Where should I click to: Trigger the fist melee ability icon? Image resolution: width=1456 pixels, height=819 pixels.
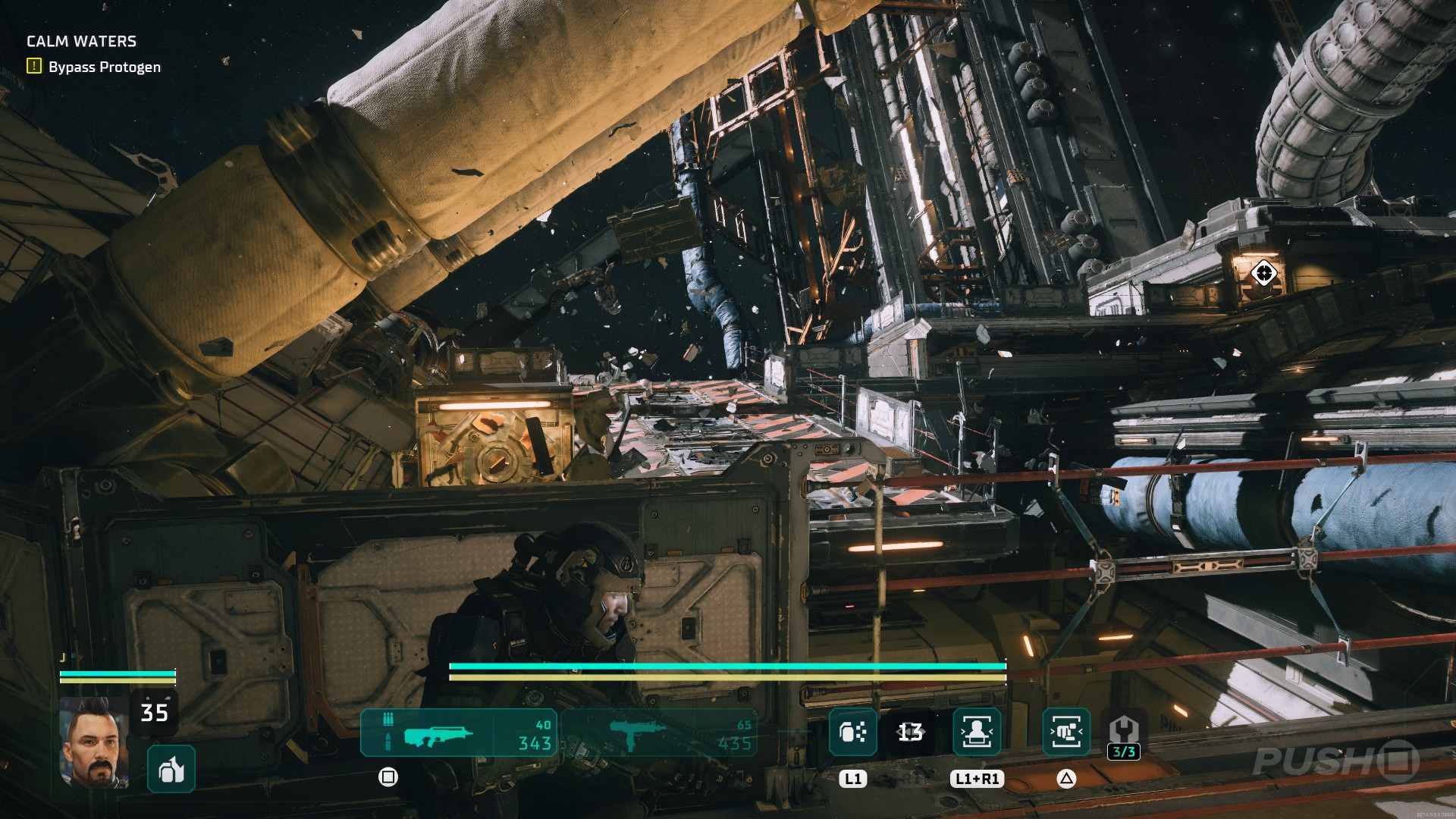pos(1066,733)
